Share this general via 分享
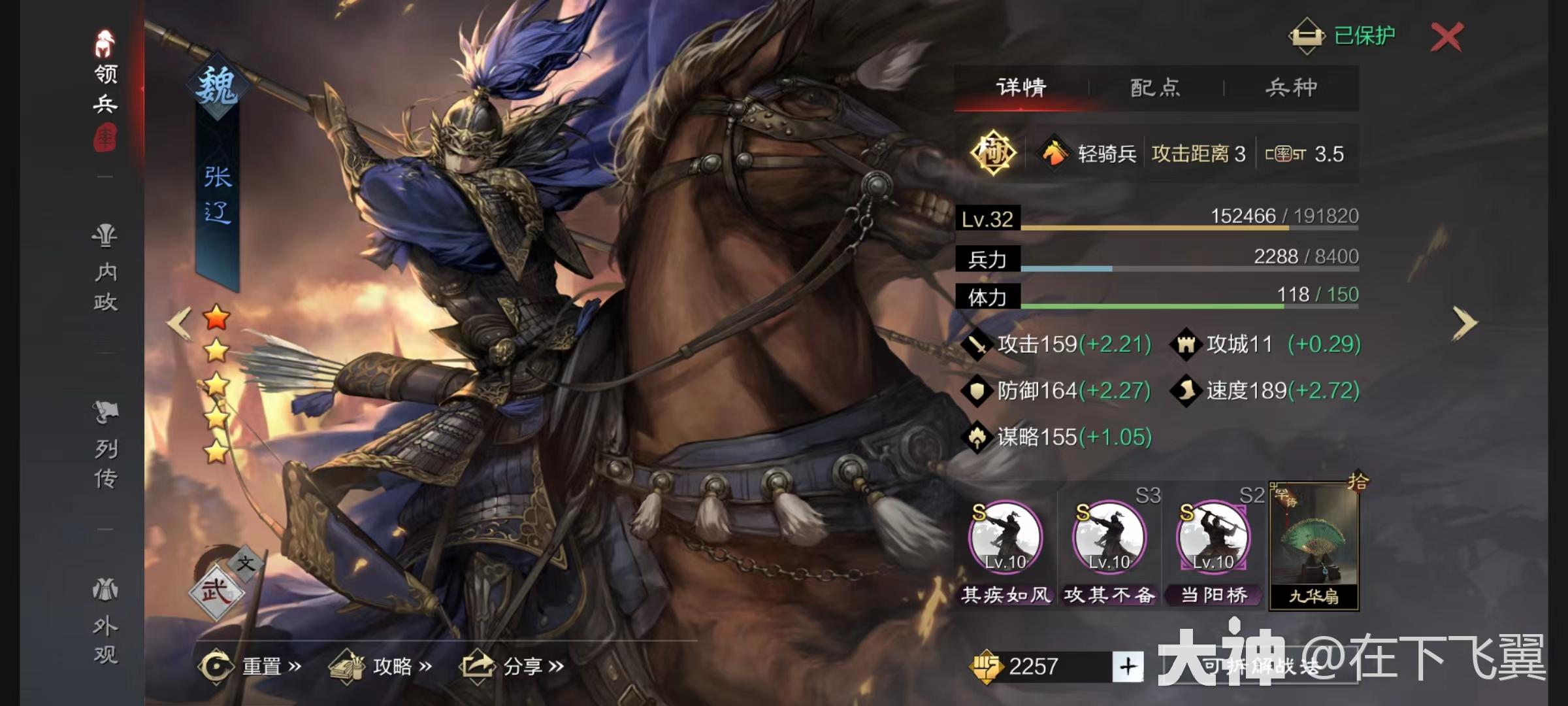Viewport: 1568px width, 706px height. coord(513,666)
